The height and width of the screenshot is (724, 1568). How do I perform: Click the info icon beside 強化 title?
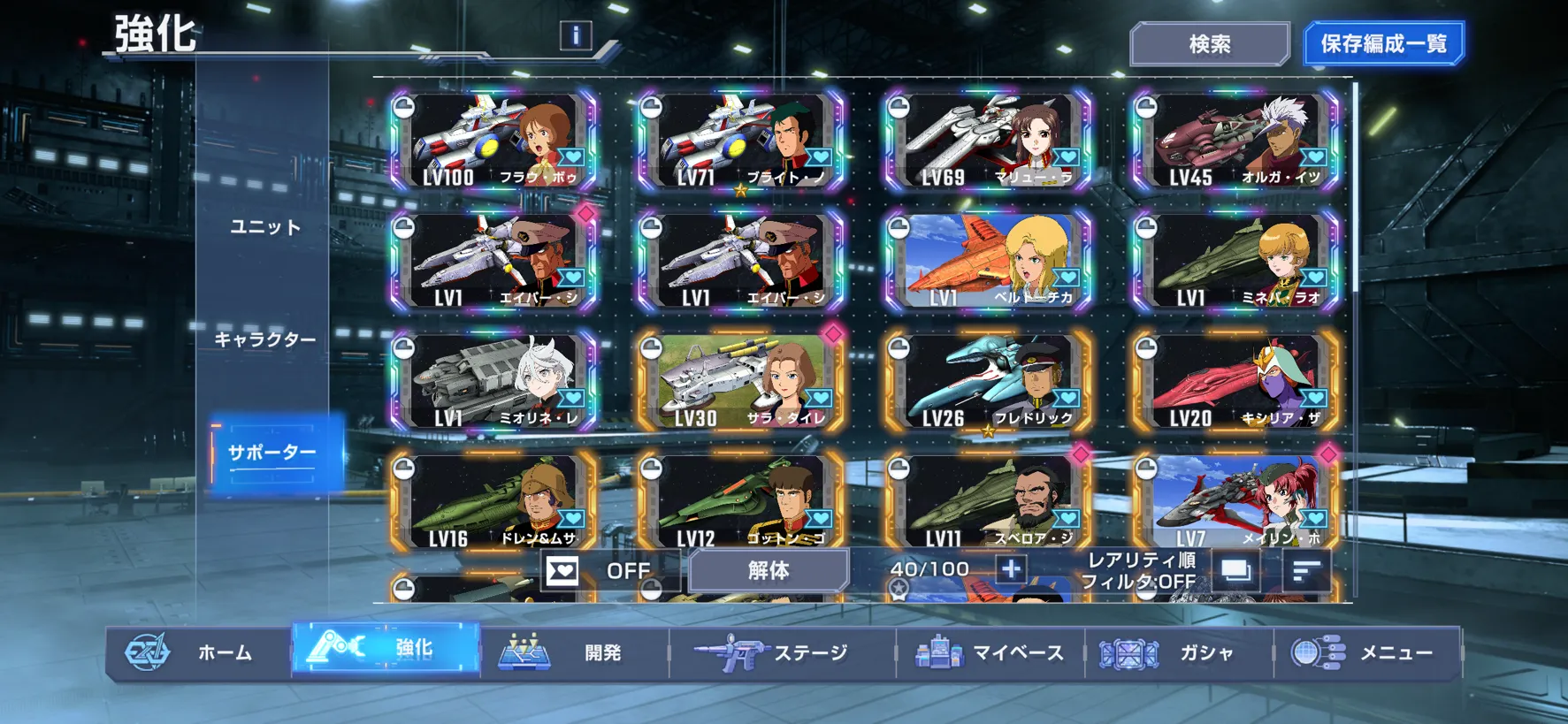click(x=576, y=35)
